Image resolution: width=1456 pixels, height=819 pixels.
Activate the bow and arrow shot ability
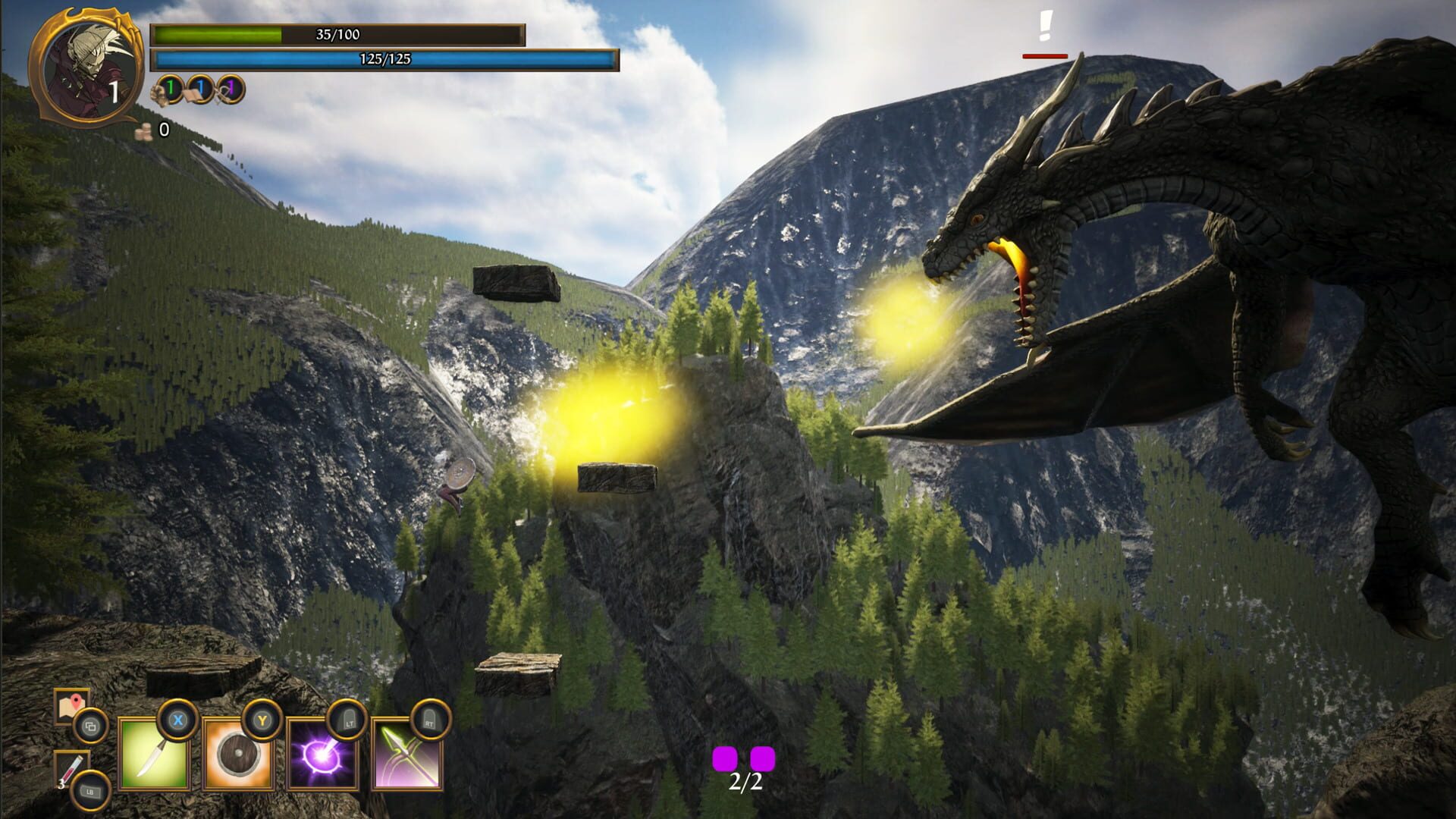(x=407, y=755)
